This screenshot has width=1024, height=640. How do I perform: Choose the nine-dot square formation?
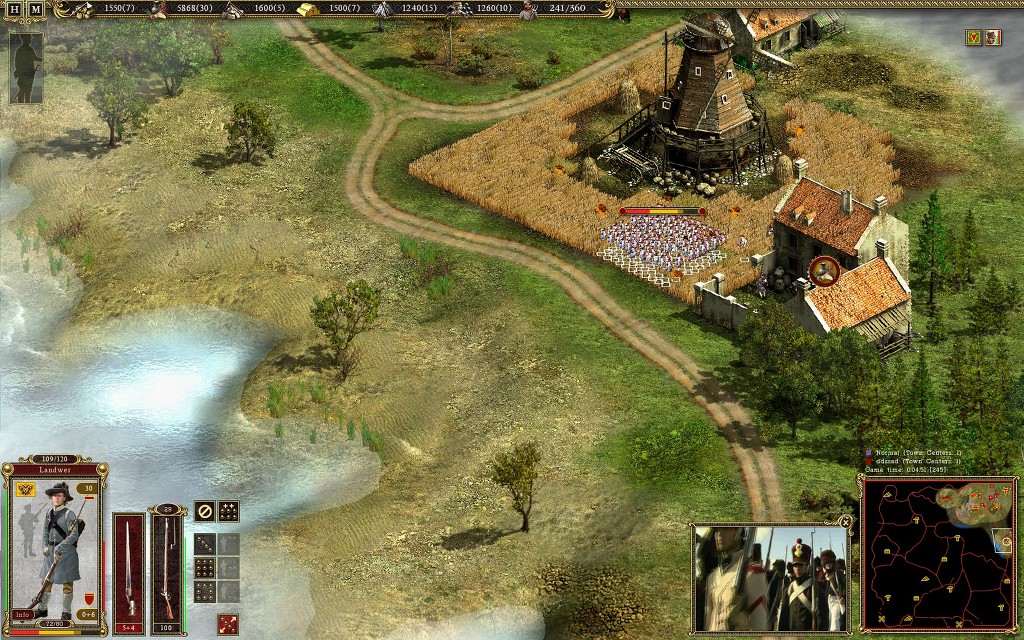[204, 568]
